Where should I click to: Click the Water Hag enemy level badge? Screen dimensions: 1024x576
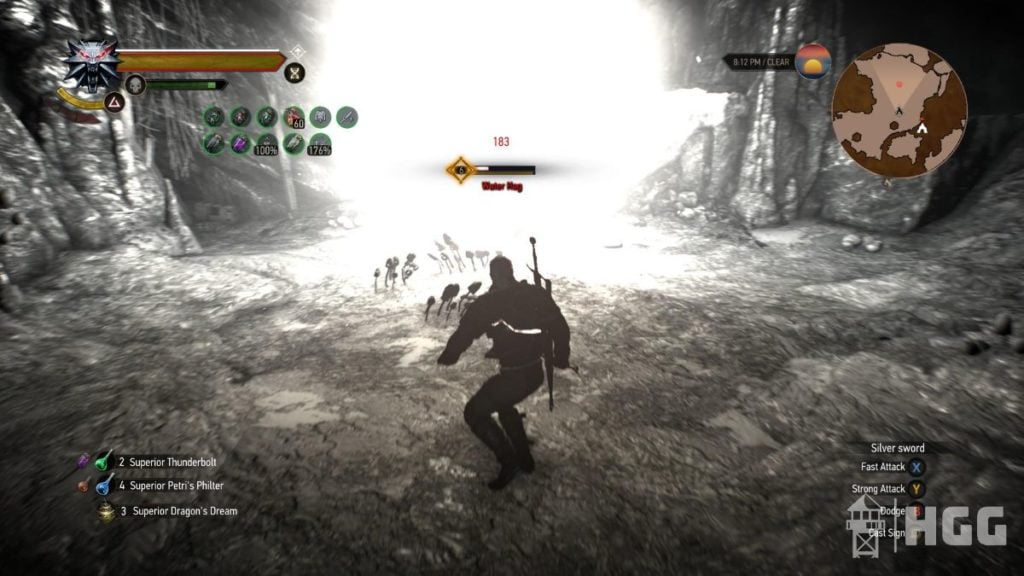click(460, 170)
